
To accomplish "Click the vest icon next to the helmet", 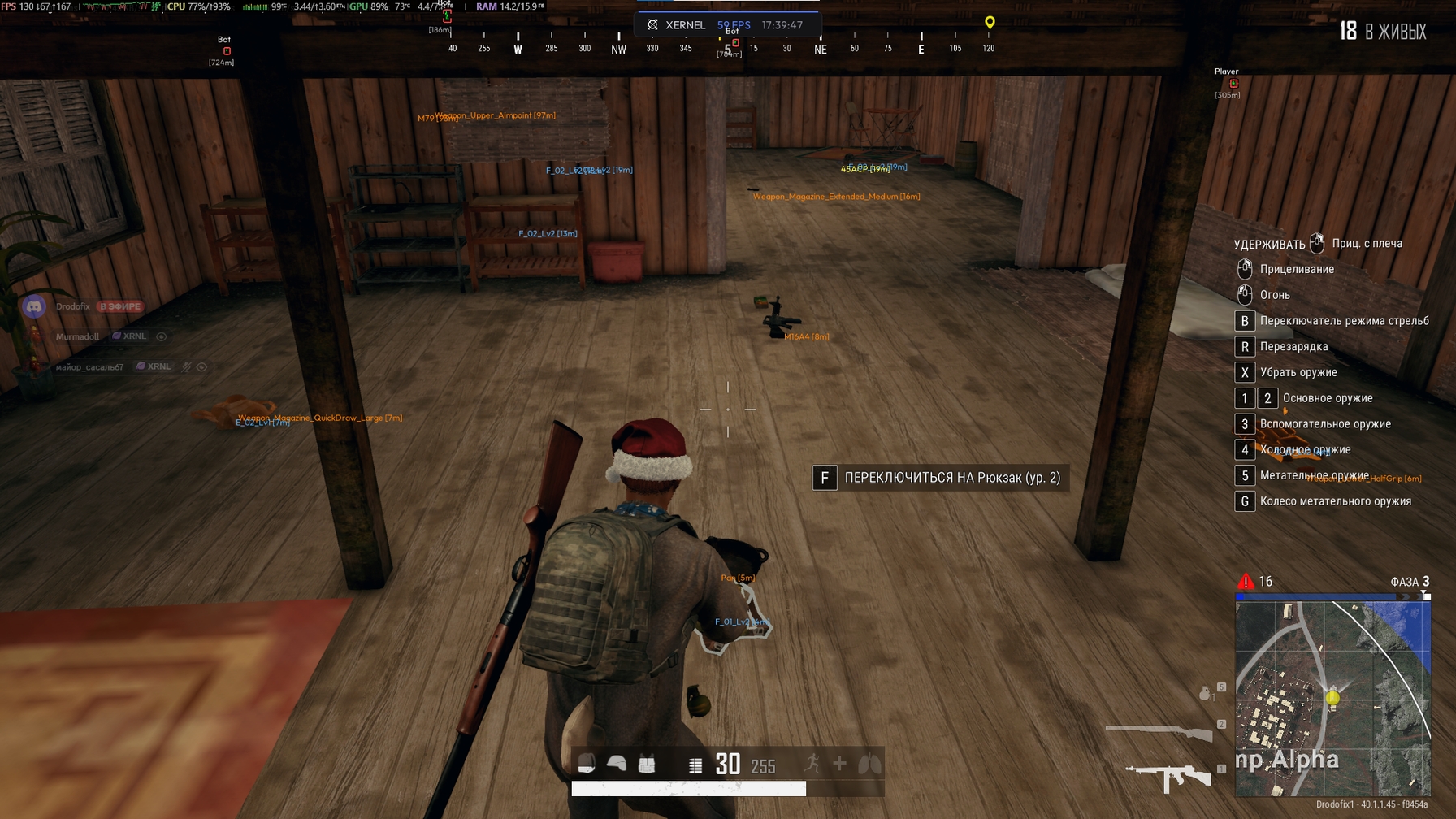I will (x=647, y=762).
